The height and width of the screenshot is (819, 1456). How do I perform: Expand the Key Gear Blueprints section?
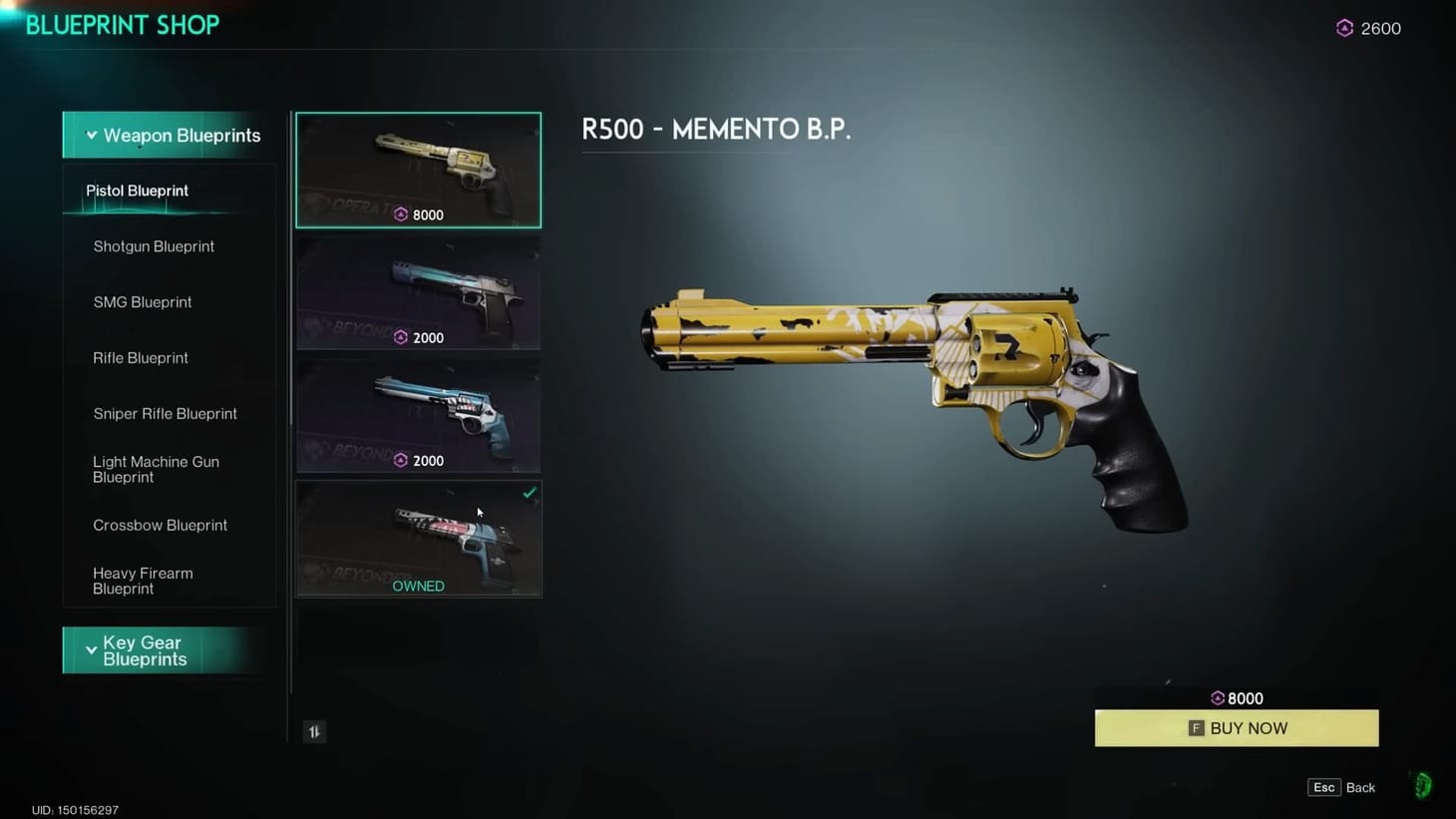[x=164, y=650]
